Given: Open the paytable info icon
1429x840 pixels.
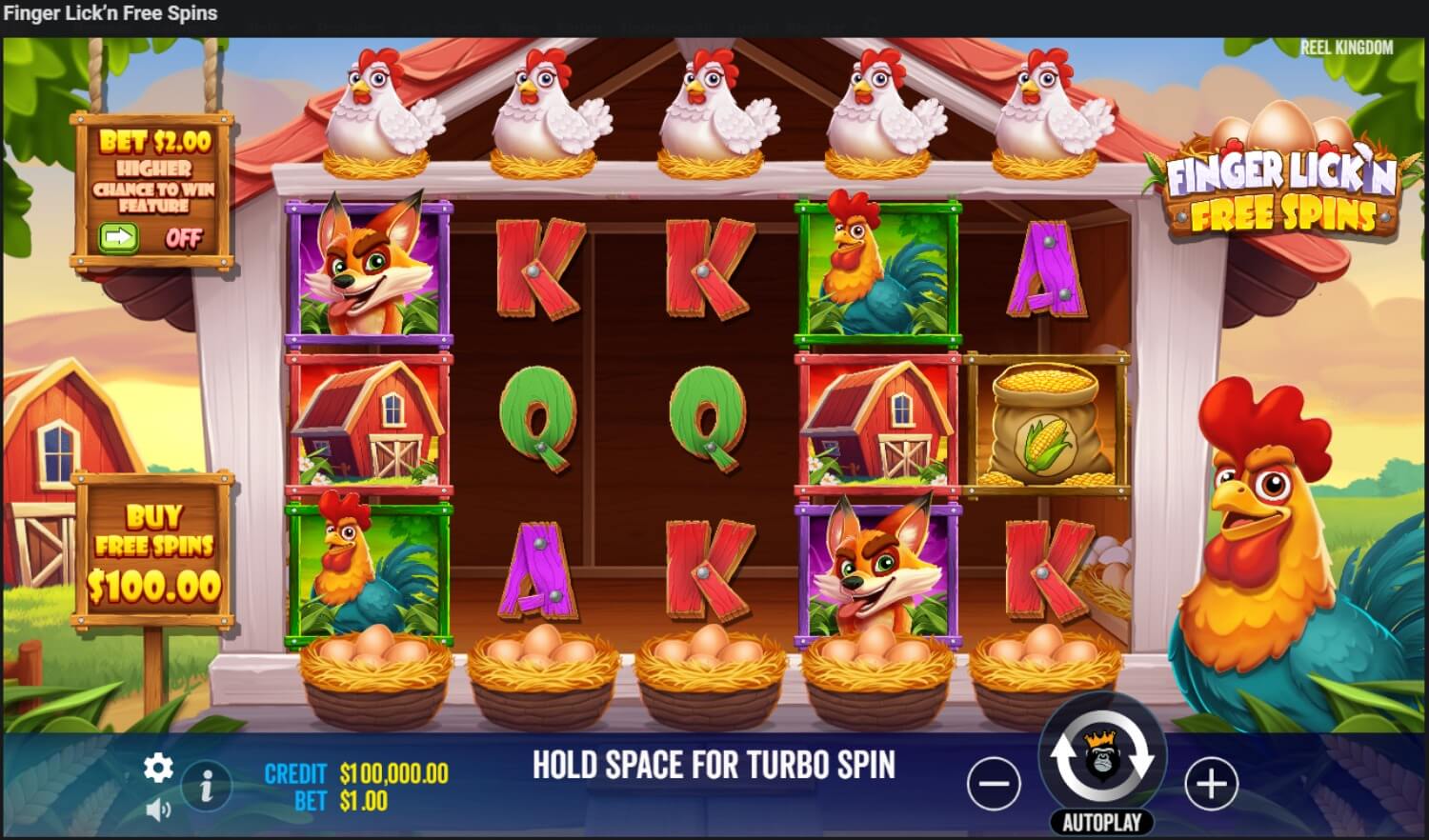Looking at the screenshot, I should tap(209, 784).
